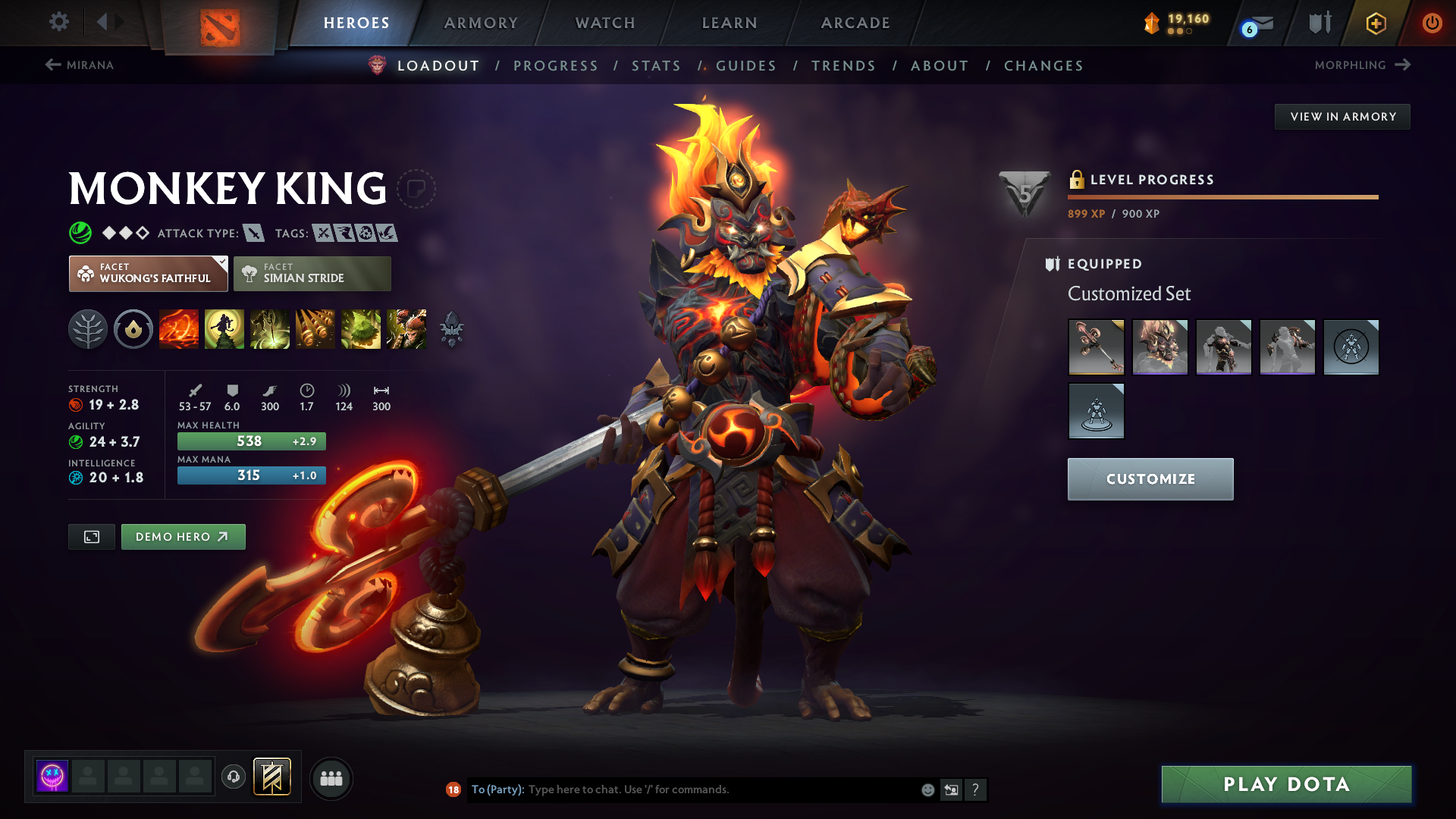This screenshot has height=819, width=1456.
Task: Select the Boundless Strike ability icon
Action: coord(179,329)
